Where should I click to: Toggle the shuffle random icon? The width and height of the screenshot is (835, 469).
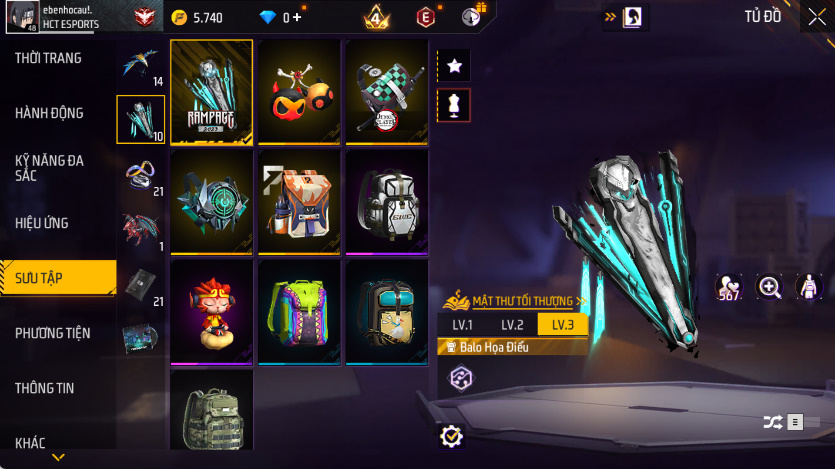click(772, 422)
